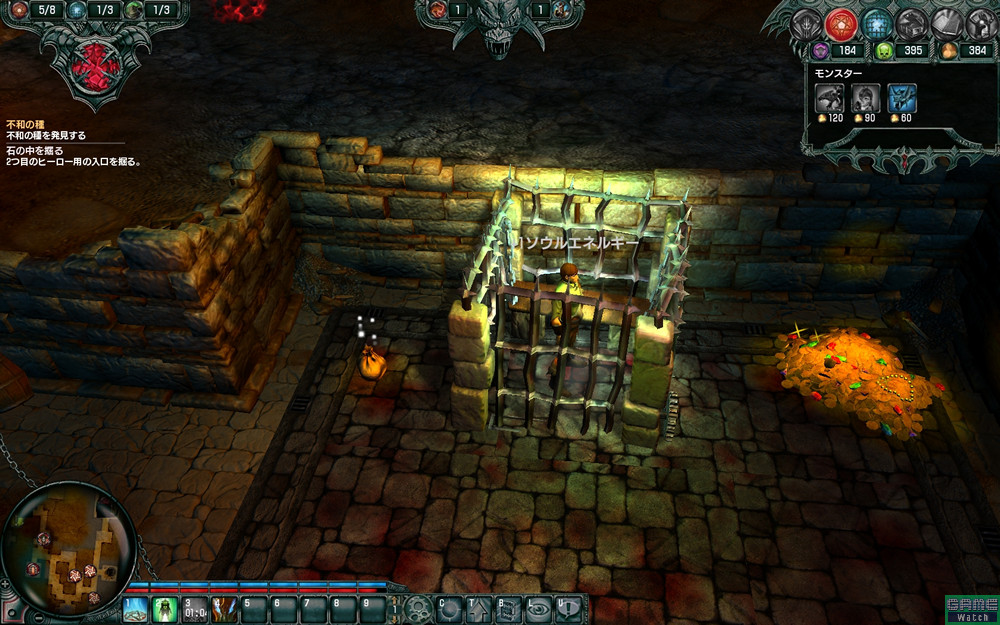Open the gear settings button
This screenshot has height=625, width=1000.
(417, 608)
